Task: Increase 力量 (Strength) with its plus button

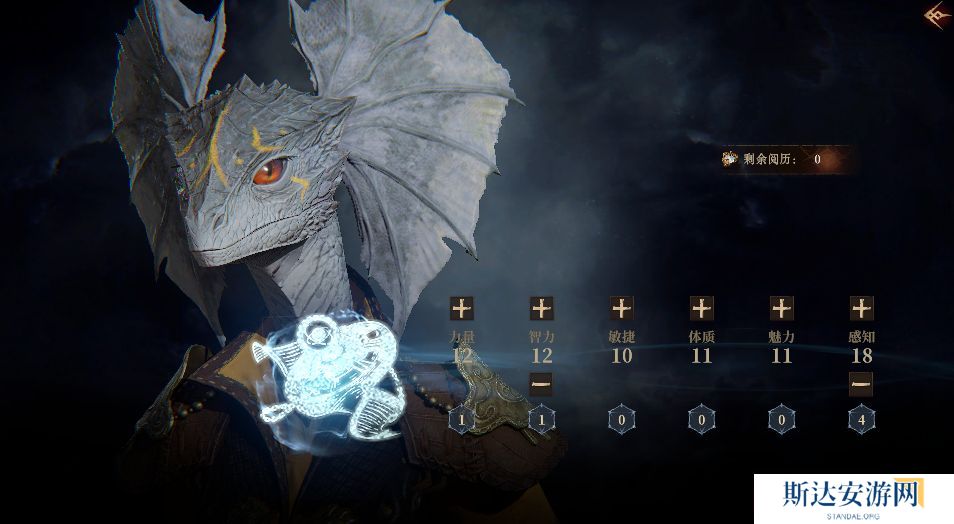Action: pos(461,309)
